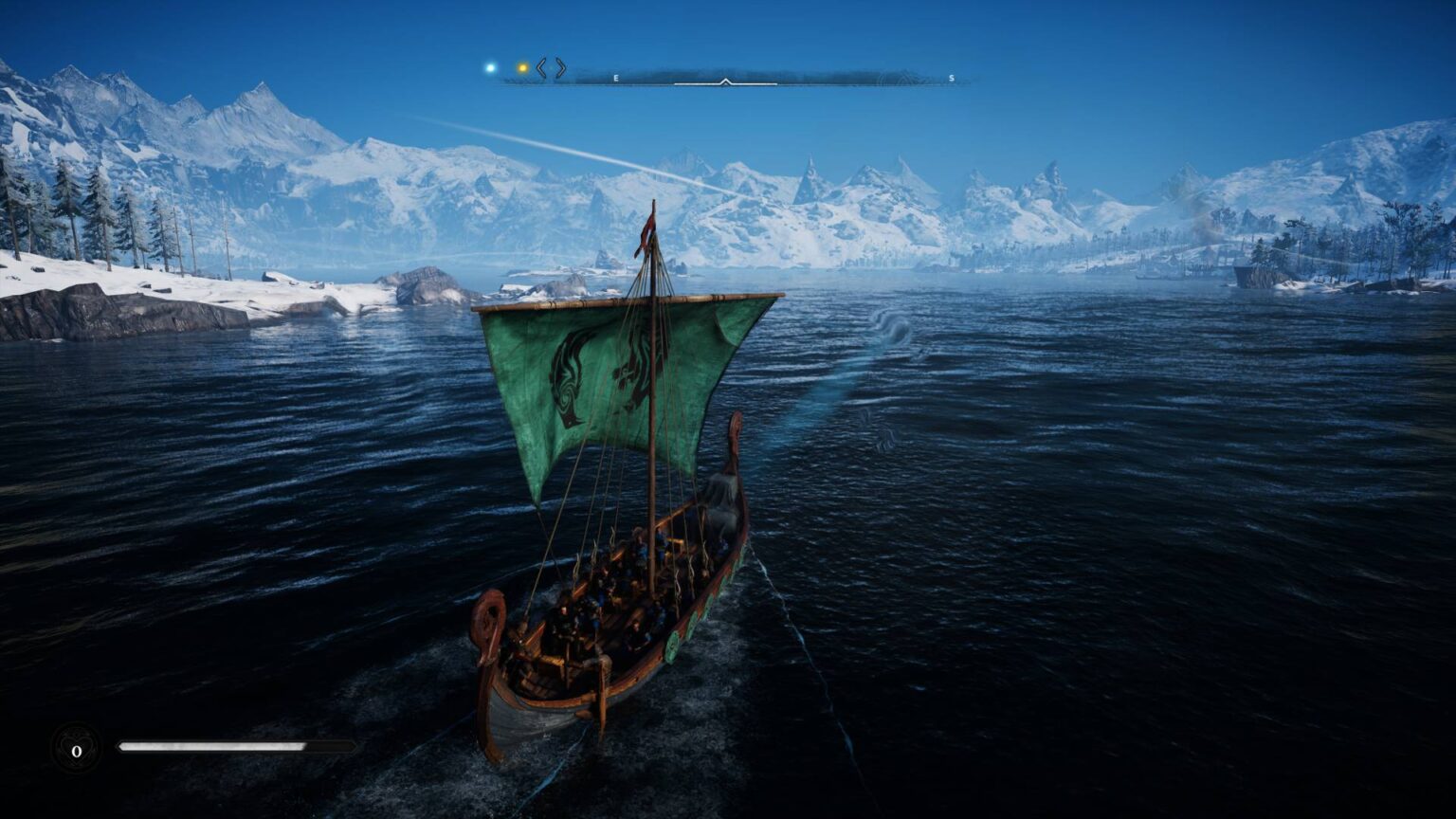Viewport: 1456px width, 819px height.
Task: Click the E cardinal direction on the compass
Action: pos(614,79)
